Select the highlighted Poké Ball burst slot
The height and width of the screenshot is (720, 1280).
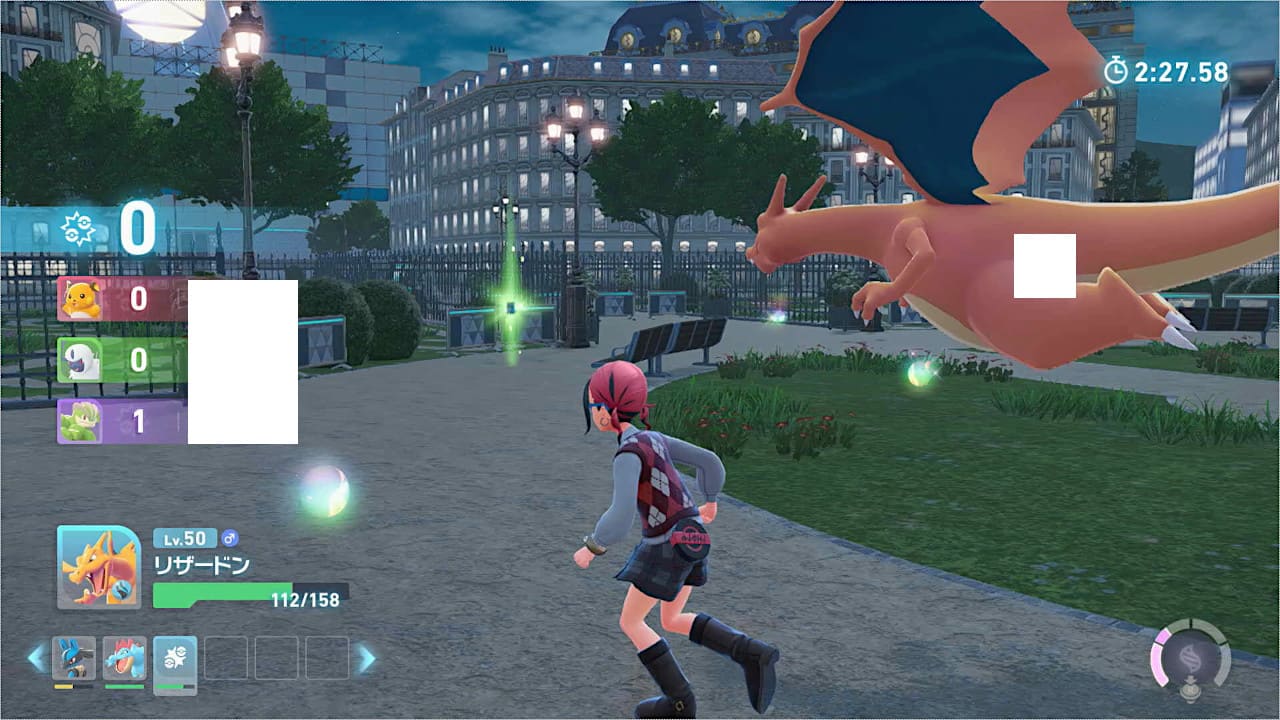(175, 658)
